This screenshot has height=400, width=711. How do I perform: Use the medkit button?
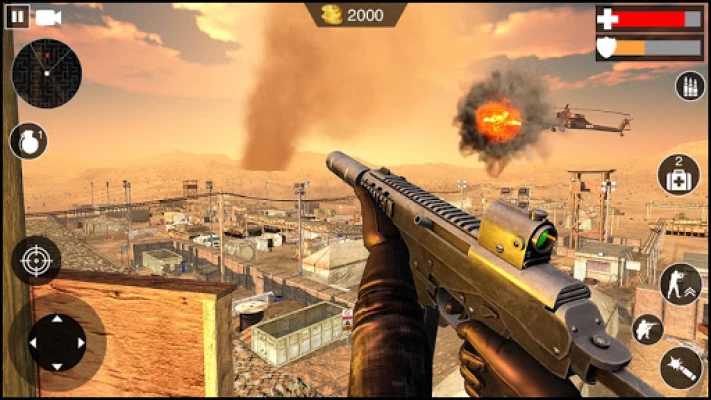(x=679, y=175)
